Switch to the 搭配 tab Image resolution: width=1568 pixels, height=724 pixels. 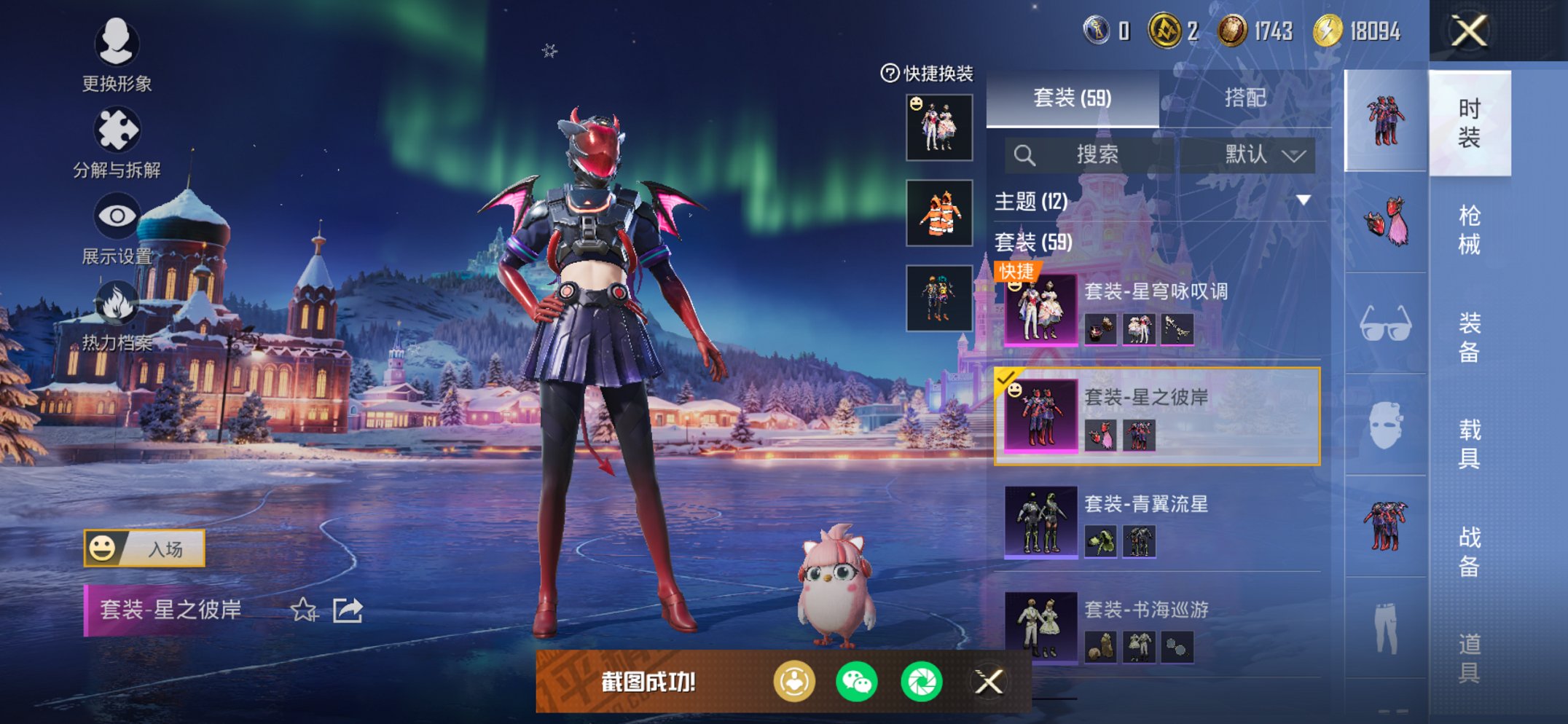[1244, 98]
